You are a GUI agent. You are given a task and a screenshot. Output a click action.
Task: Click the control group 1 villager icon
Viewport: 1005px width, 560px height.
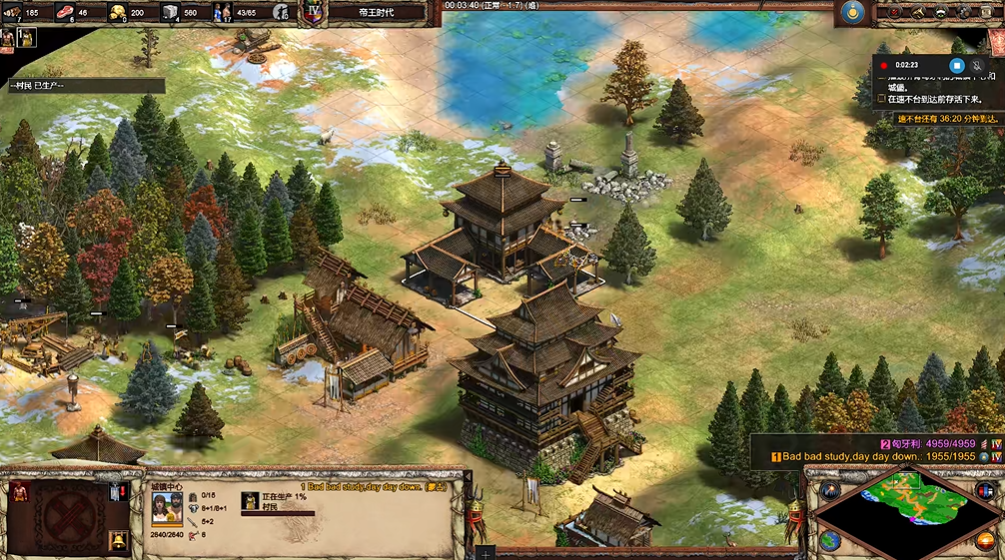[x=27, y=38]
